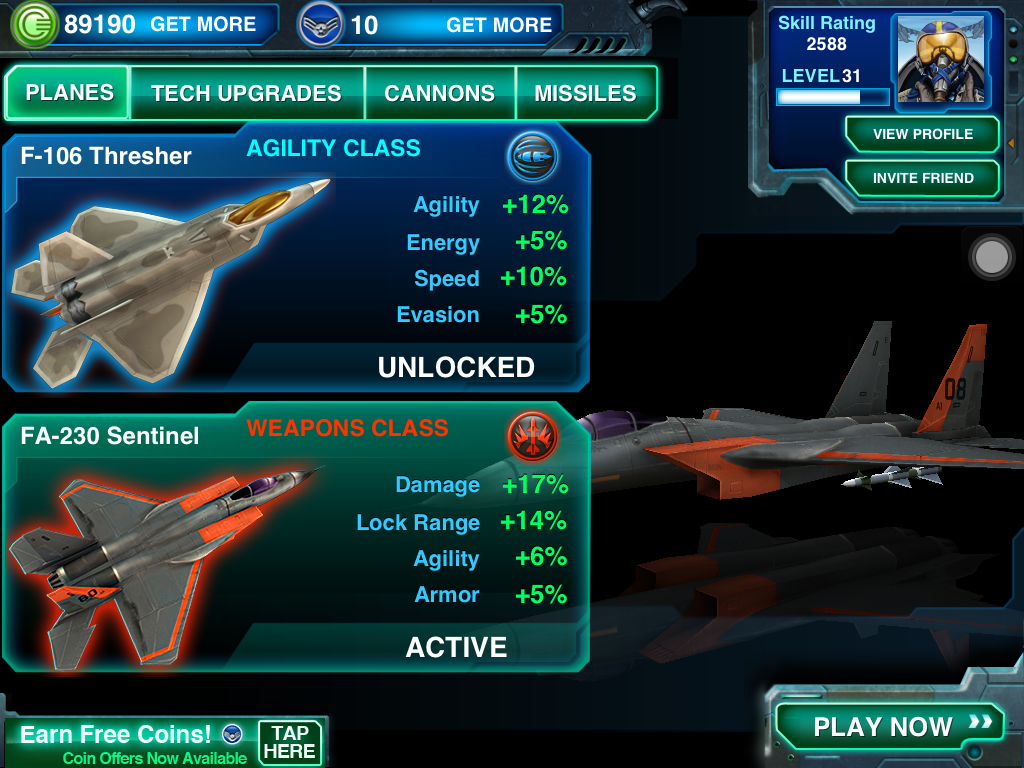Screen dimensions: 1024x768
Task: Click the pilot avatar portrait
Action: [x=943, y=59]
